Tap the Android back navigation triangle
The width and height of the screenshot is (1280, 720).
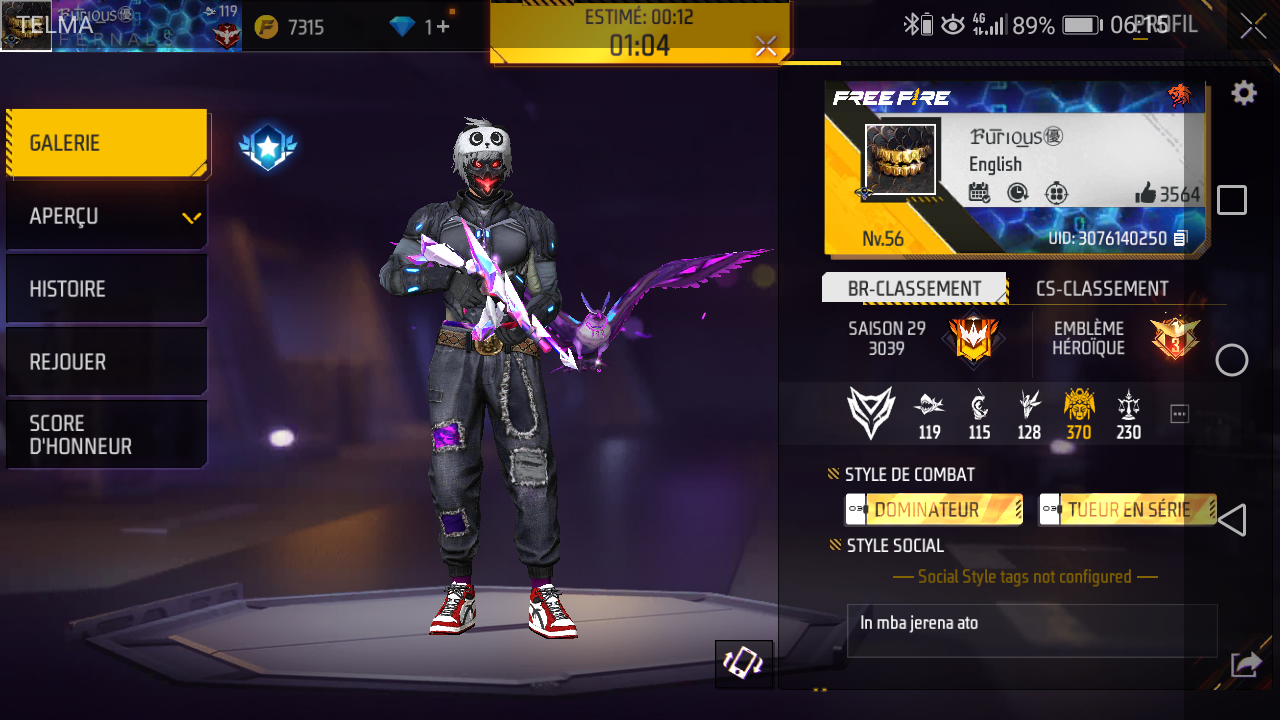coord(1232,520)
